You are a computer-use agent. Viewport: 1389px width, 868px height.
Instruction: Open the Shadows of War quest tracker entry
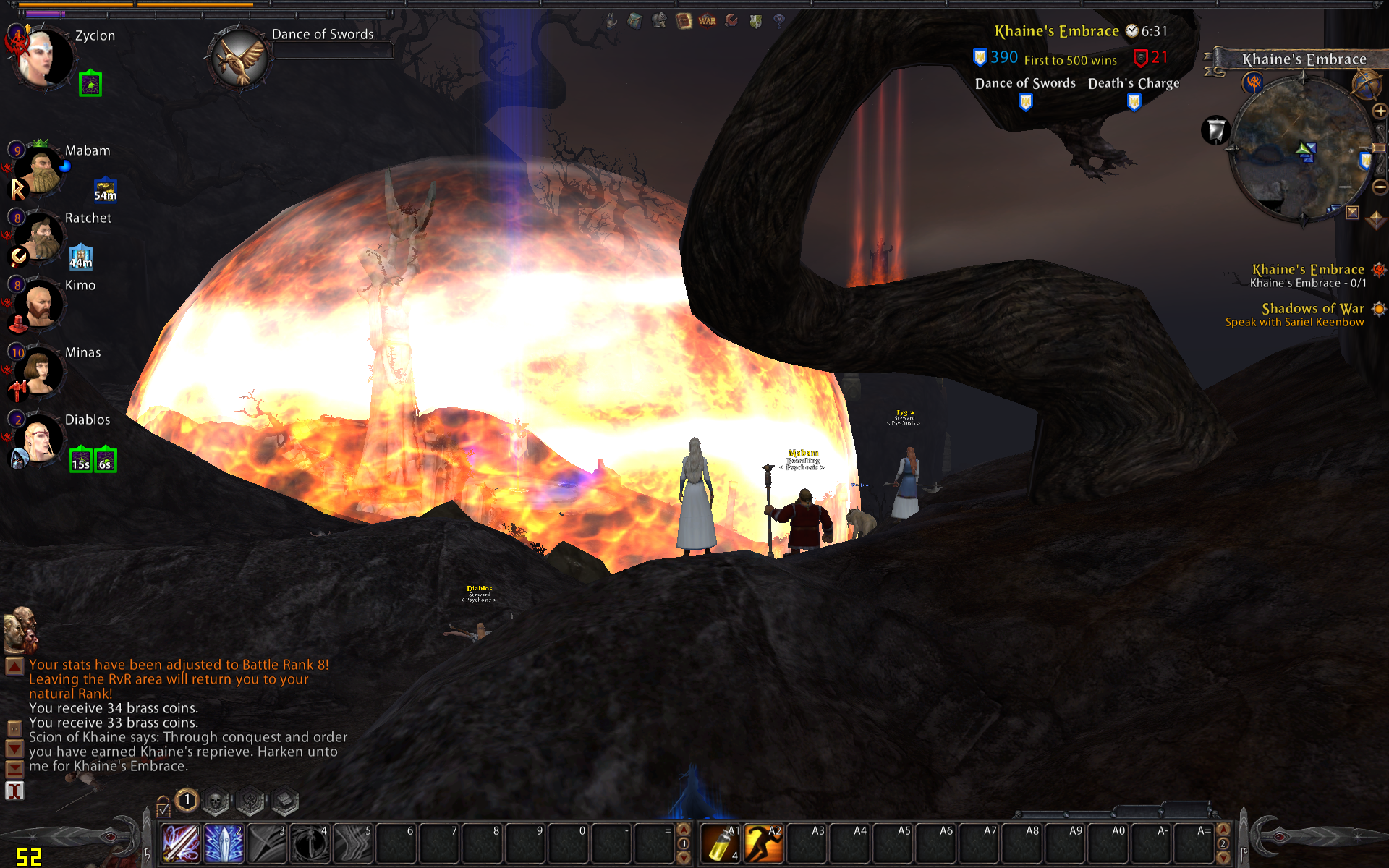1312,309
